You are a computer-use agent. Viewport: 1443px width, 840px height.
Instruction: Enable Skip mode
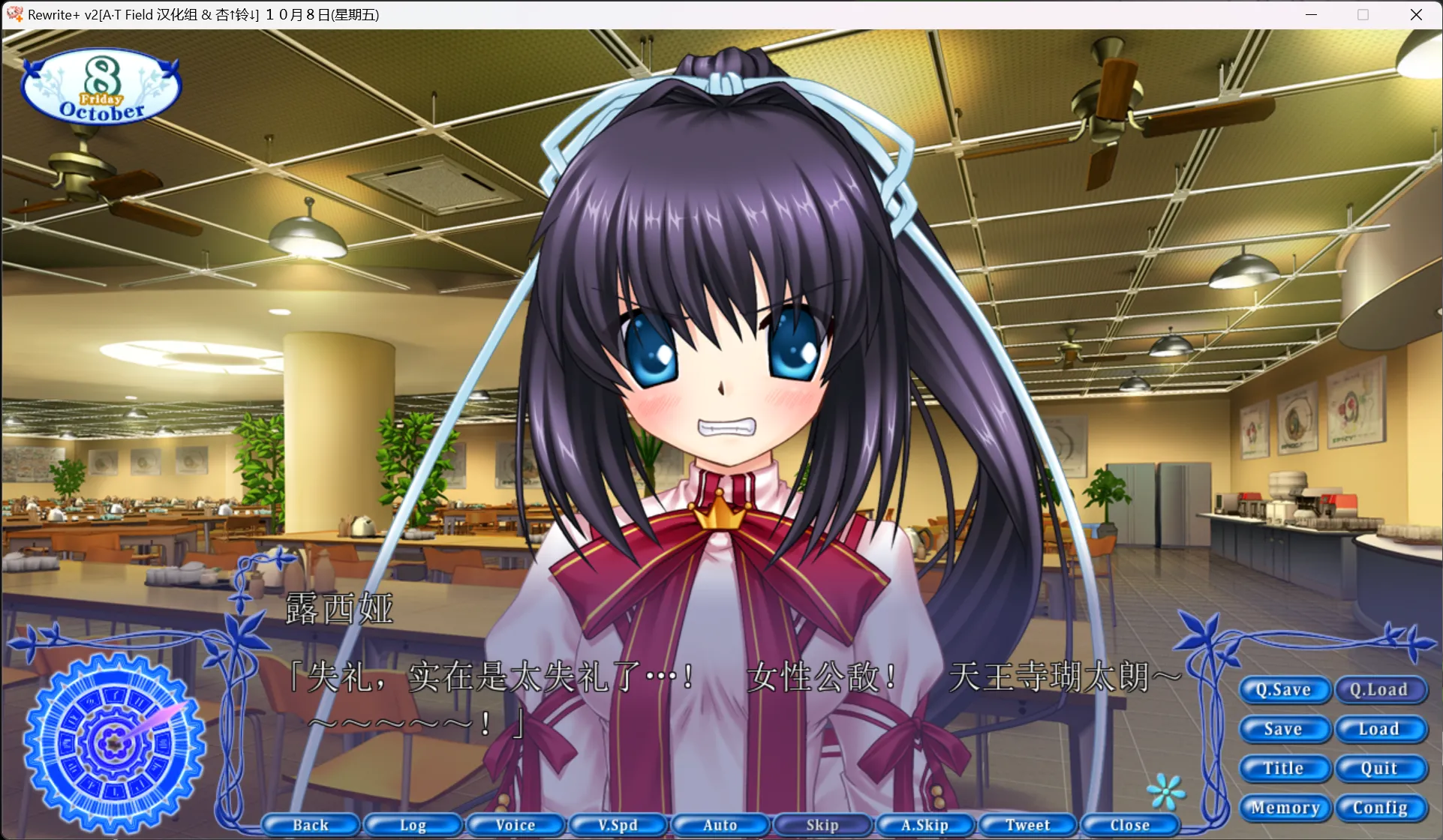click(x=822, y=824)
